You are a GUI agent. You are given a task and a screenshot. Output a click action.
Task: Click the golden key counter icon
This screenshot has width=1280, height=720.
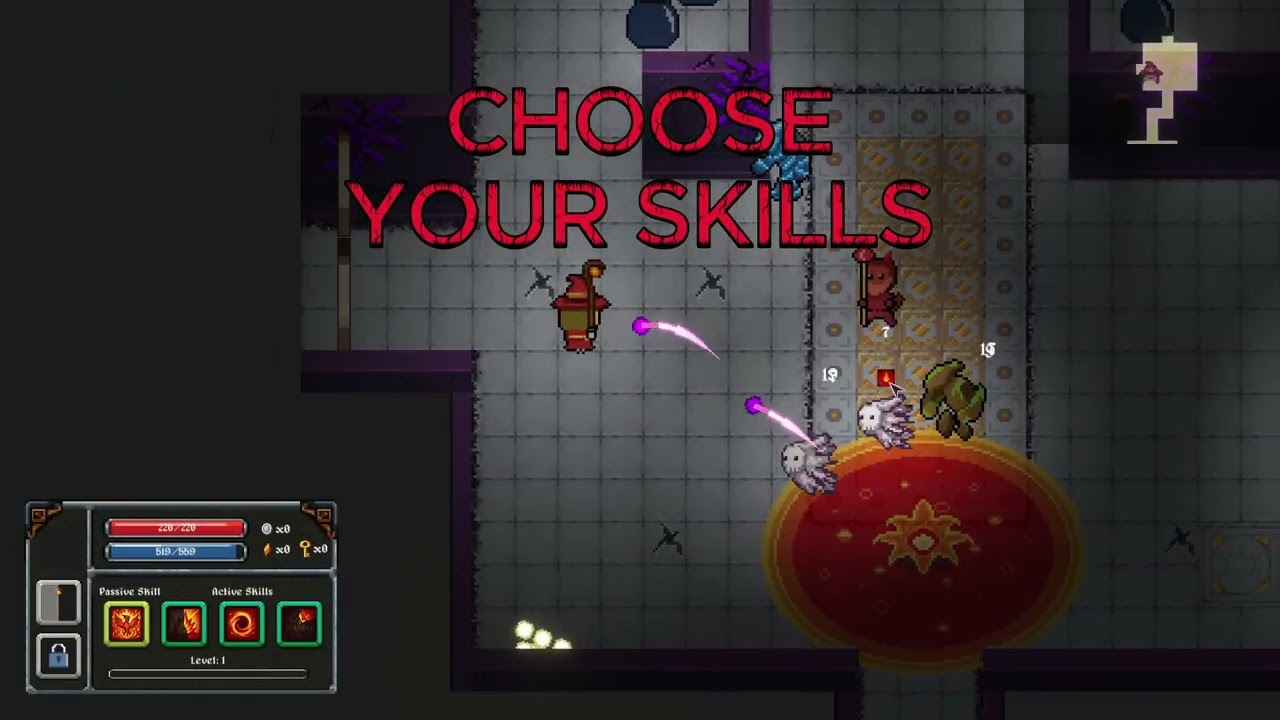305,550
